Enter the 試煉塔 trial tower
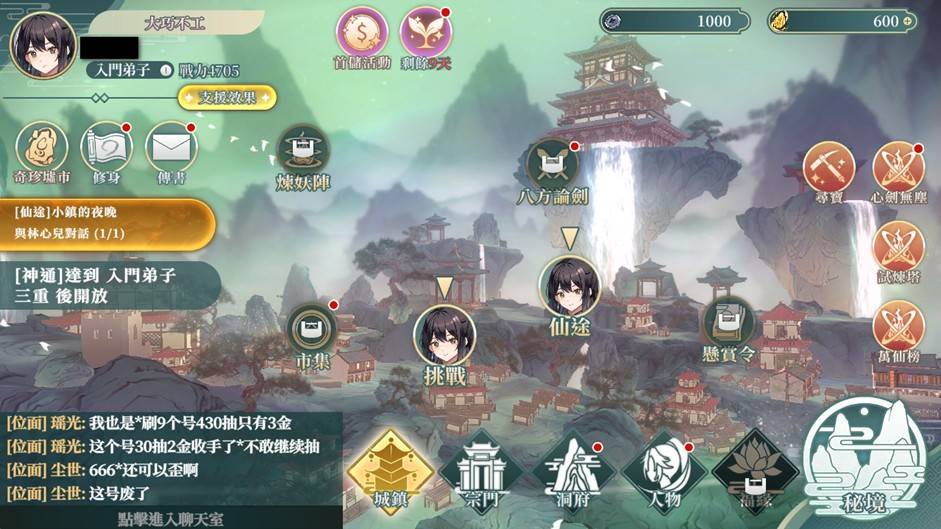 pyautogui.click(x=898, y=247)
